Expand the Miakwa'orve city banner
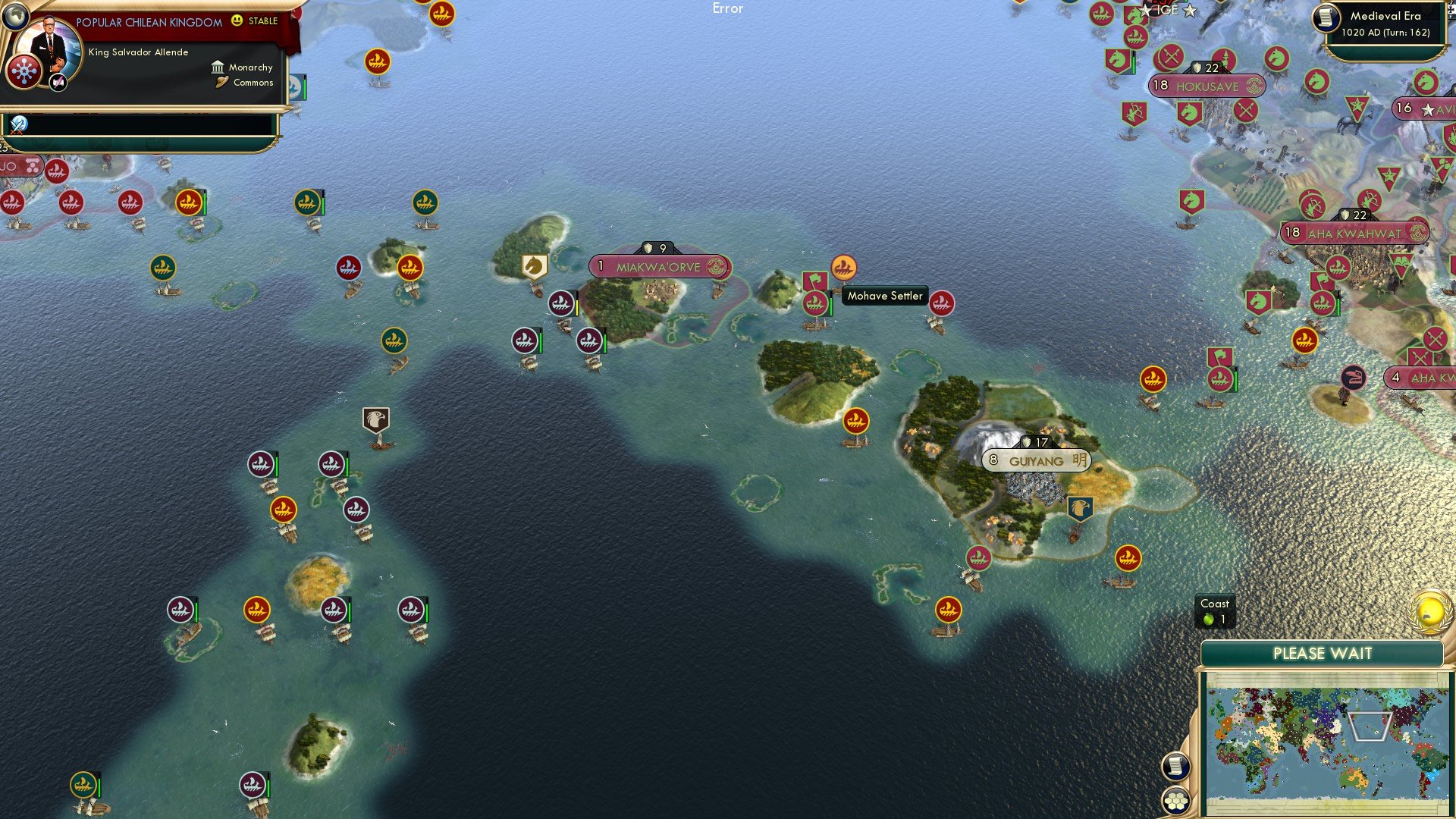 pos(661,267)
